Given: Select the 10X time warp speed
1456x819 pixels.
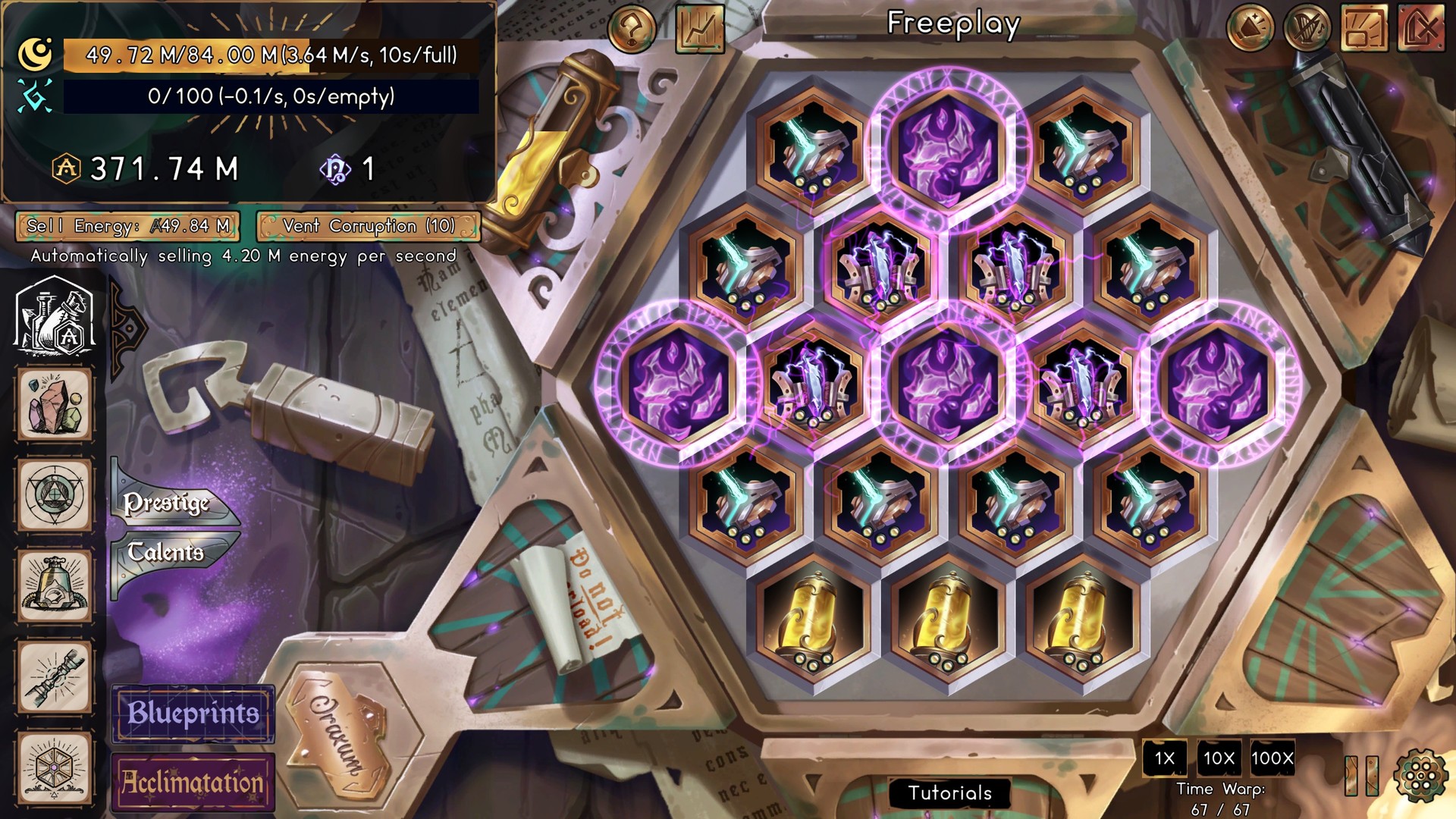Looking at the screenshot, I should (x=1219, y=758).
